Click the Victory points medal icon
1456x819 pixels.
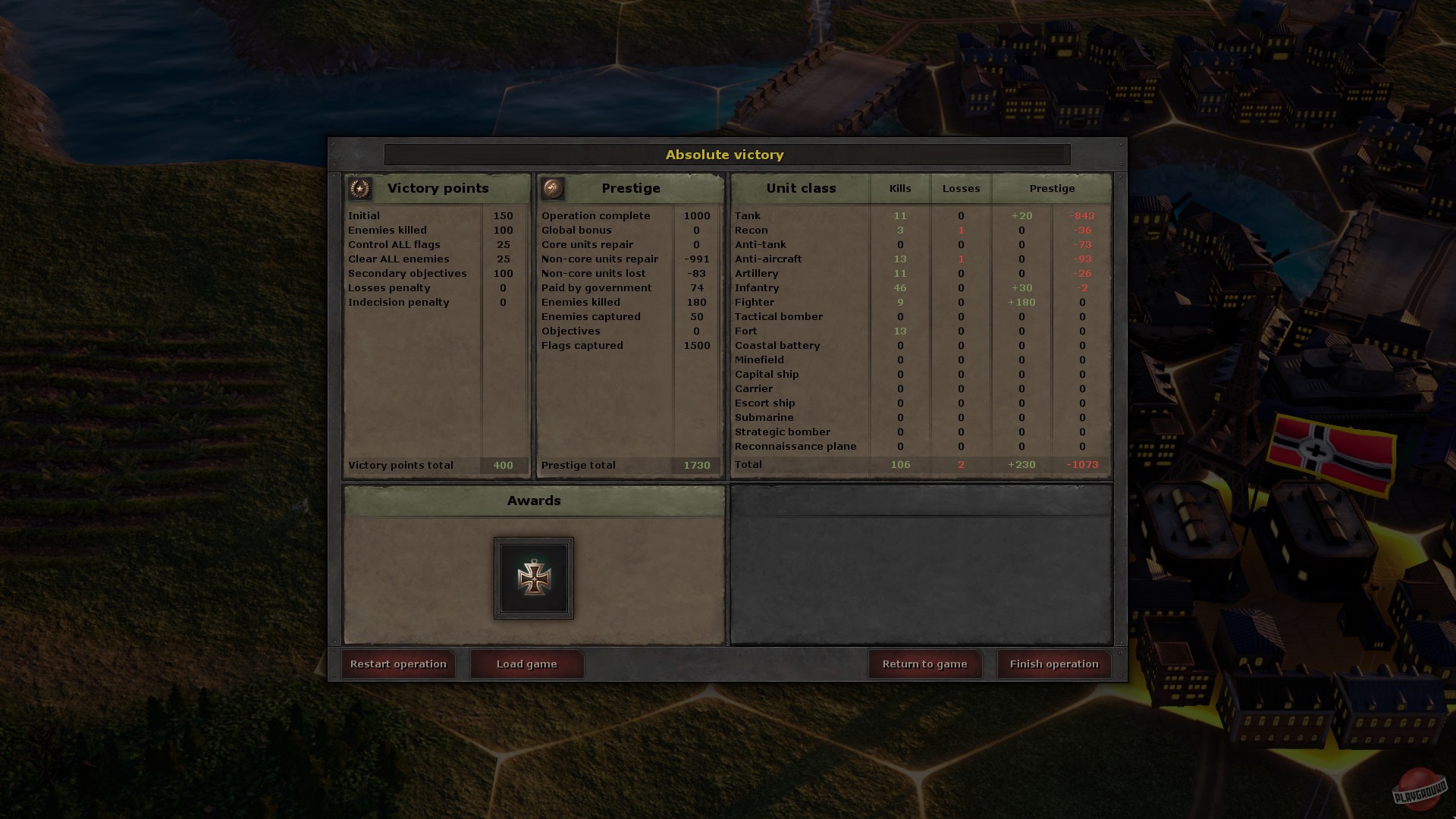click(x=359, y=188)
